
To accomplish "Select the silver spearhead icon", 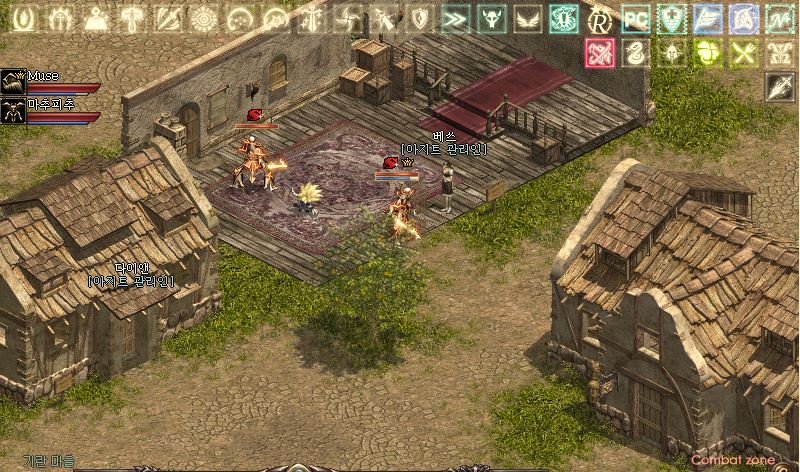I will (779, 88).
